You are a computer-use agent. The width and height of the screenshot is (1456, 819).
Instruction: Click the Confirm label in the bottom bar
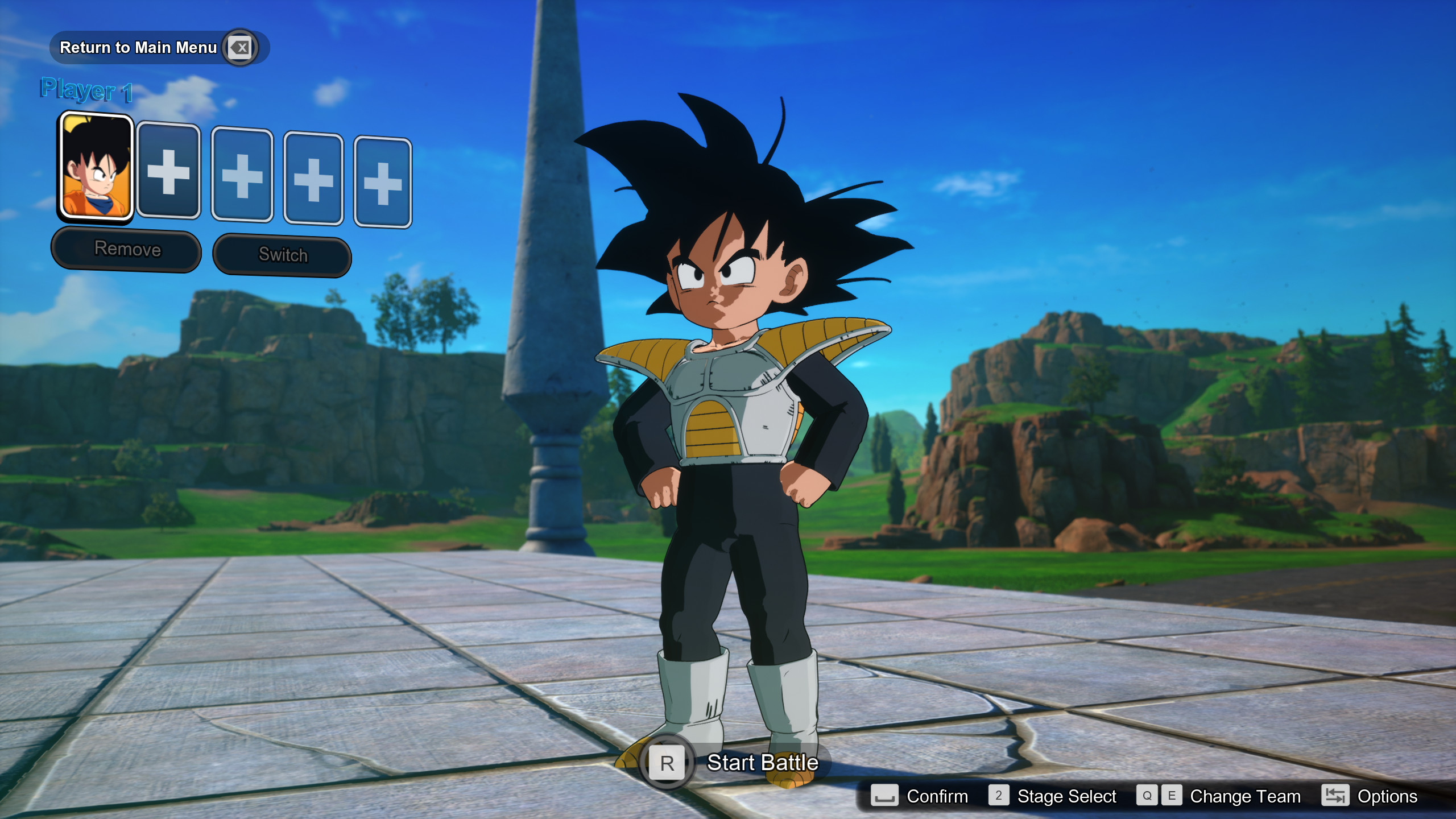click(x=937, y=796)
